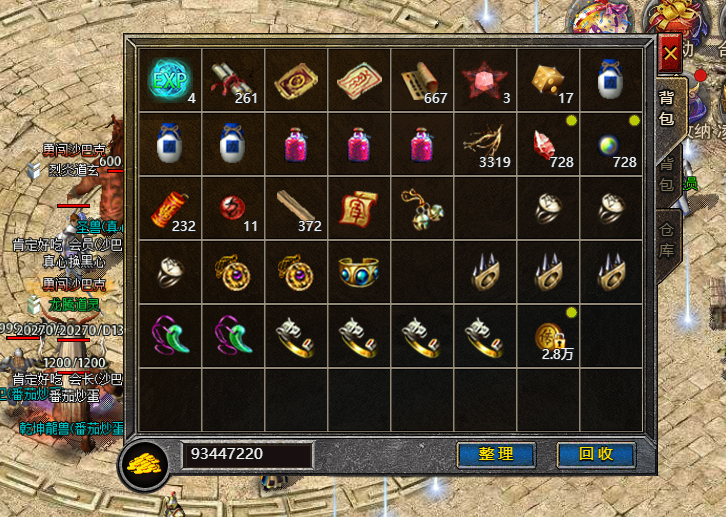Viewport: 726px width, 517px height.
Task: Choose the red scroll with gold character
Action: point(358,208)
